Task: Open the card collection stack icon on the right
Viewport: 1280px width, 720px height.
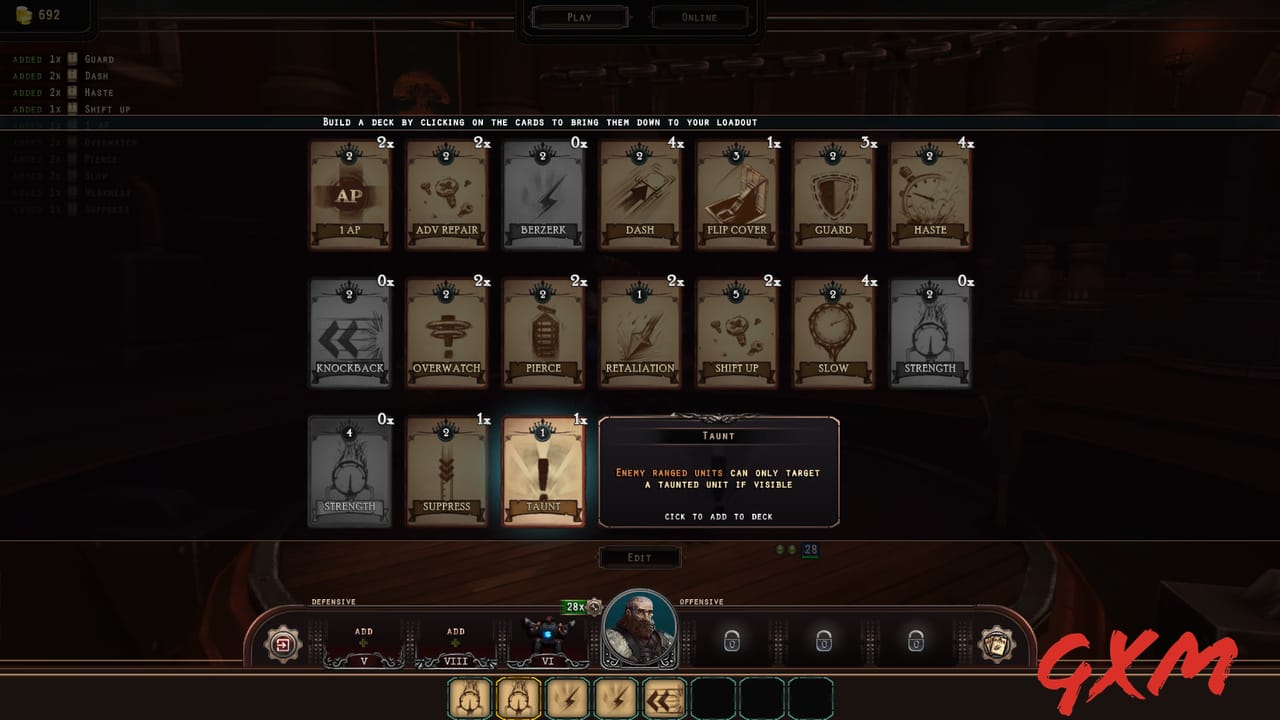Action: coord(995,645)
